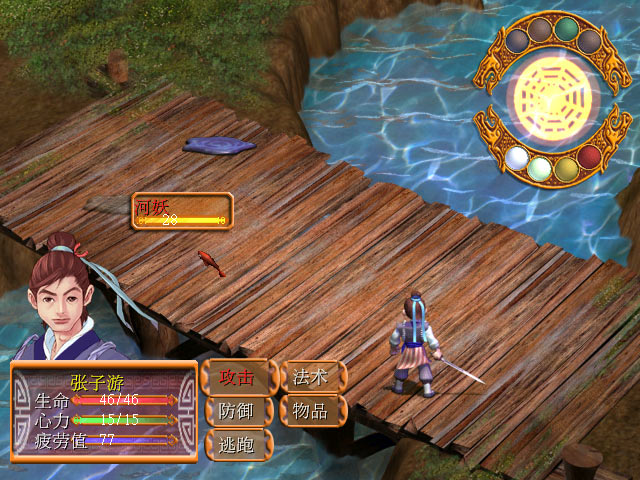
Task: Open the 法术 spell menu
Action: click(x=312, y=377)
